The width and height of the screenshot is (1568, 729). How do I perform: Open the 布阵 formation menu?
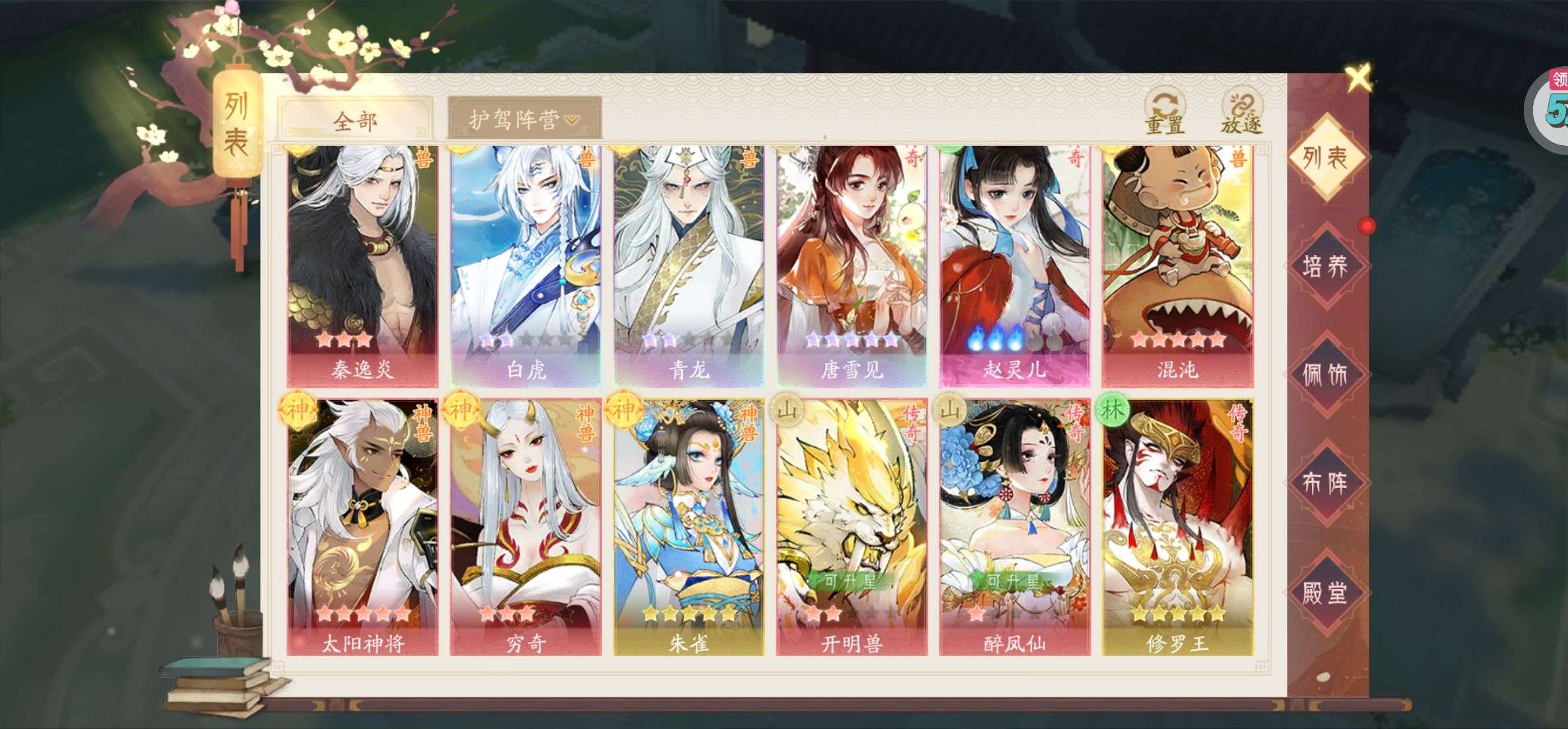1325,483
